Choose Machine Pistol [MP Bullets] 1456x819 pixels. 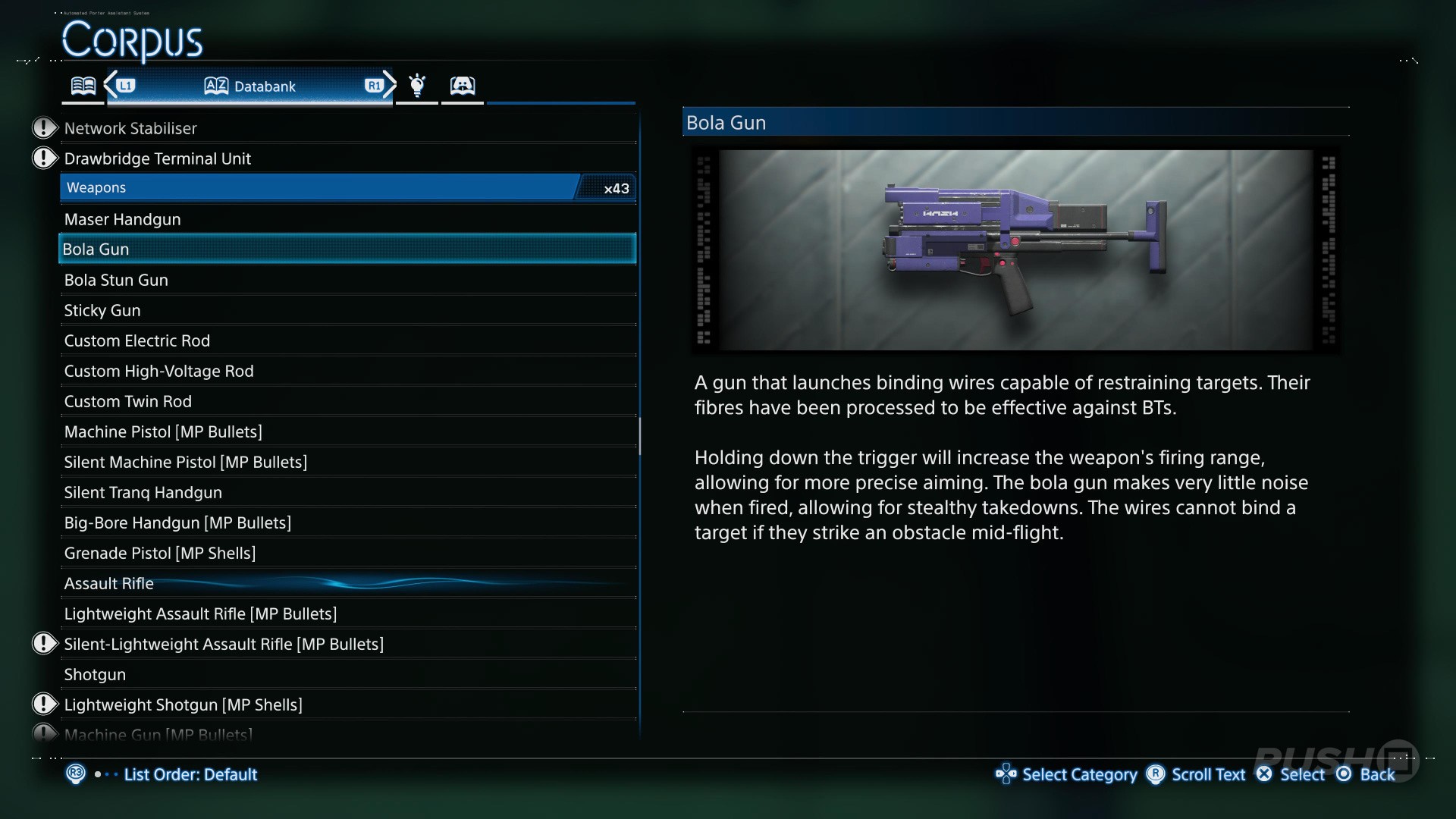(x=163, y=431)
